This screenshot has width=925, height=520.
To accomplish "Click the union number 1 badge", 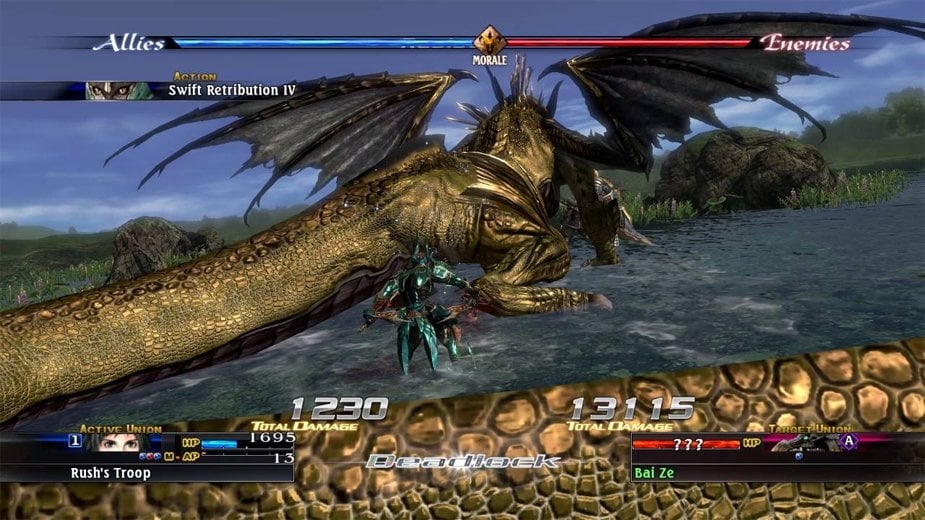I will pyautogui.click(x=75, y=440).
